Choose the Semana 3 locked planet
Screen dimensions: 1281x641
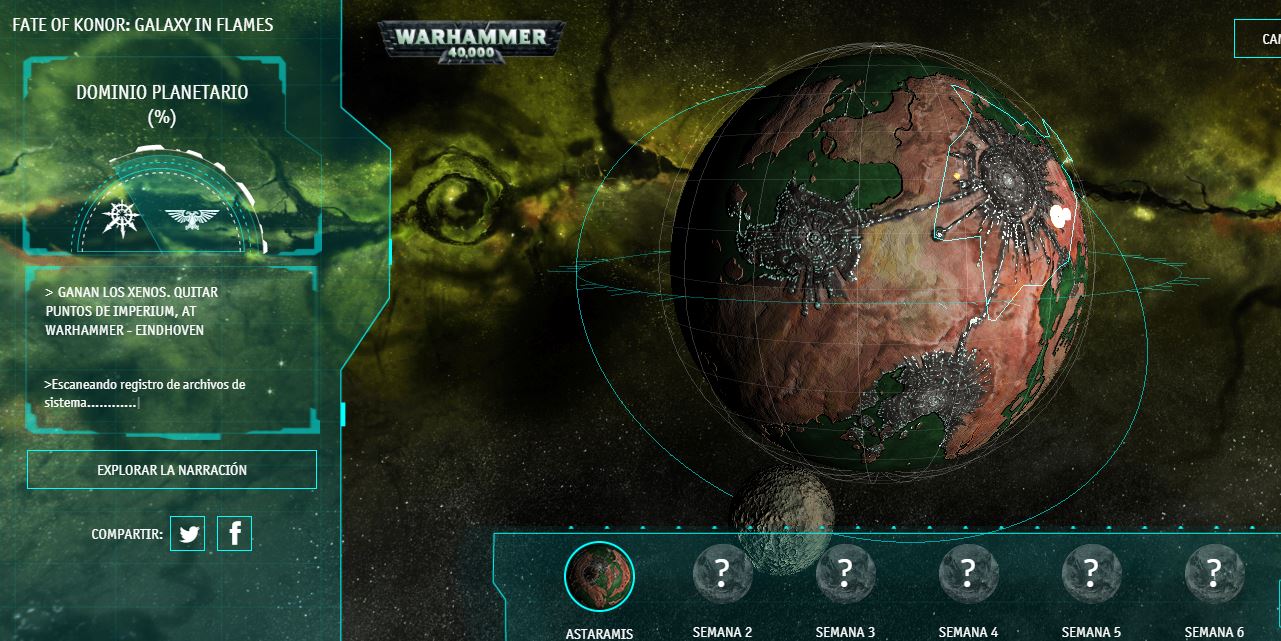845,575
